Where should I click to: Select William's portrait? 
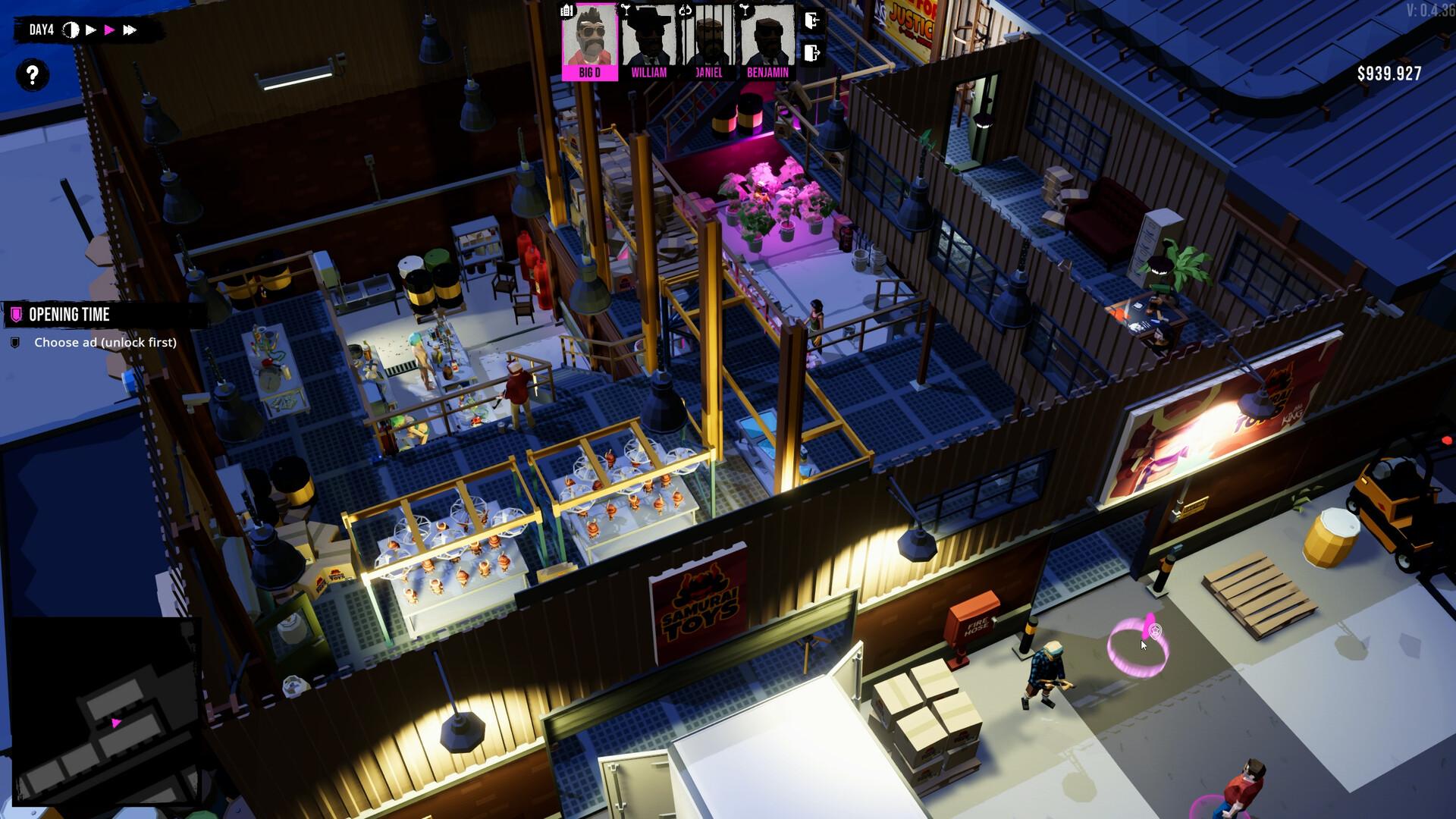pos(648,40)
